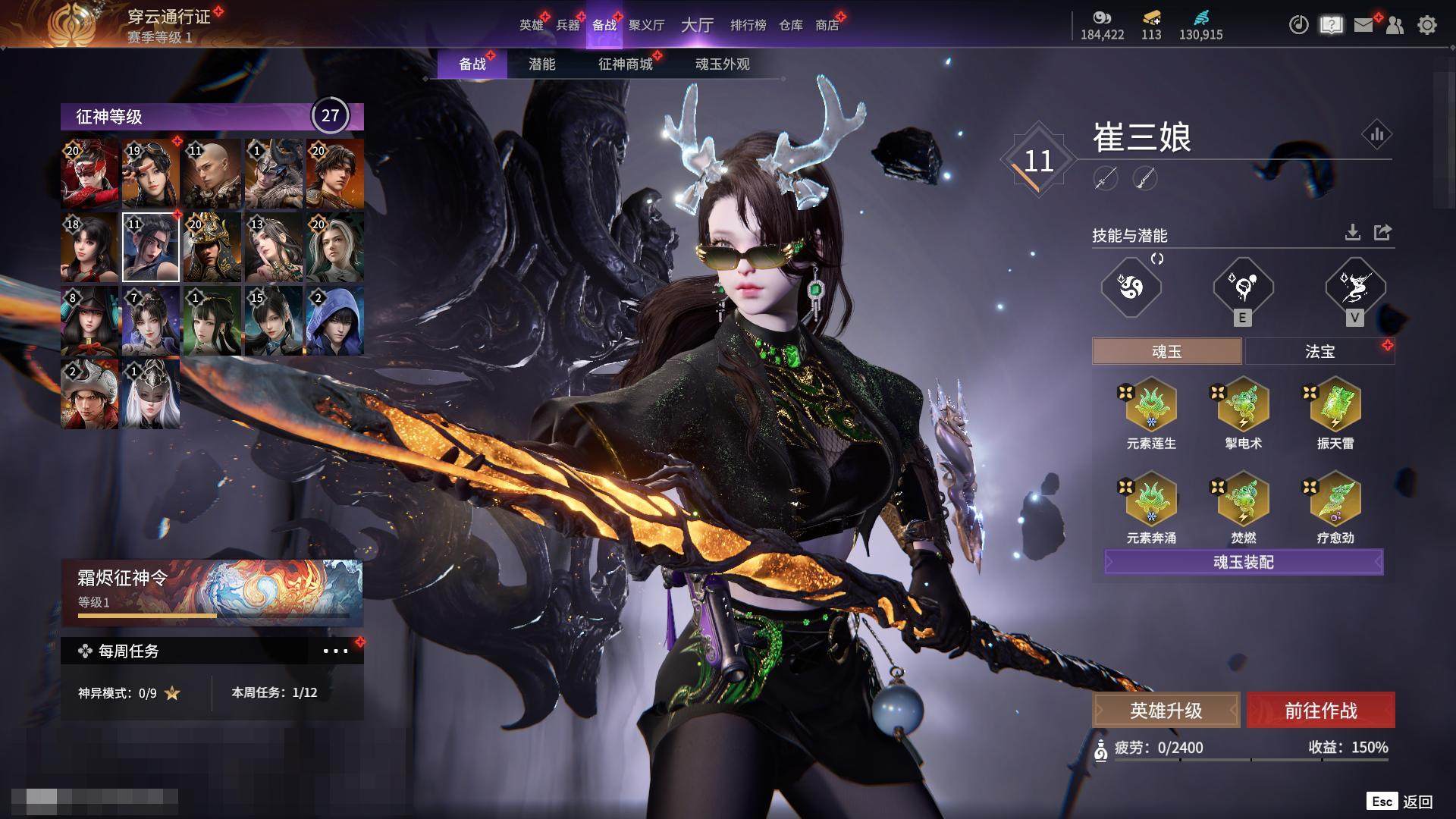Open the 聚义厅 menu
The height and width of the screenshot is (819, 1456).
pos(646,25)
